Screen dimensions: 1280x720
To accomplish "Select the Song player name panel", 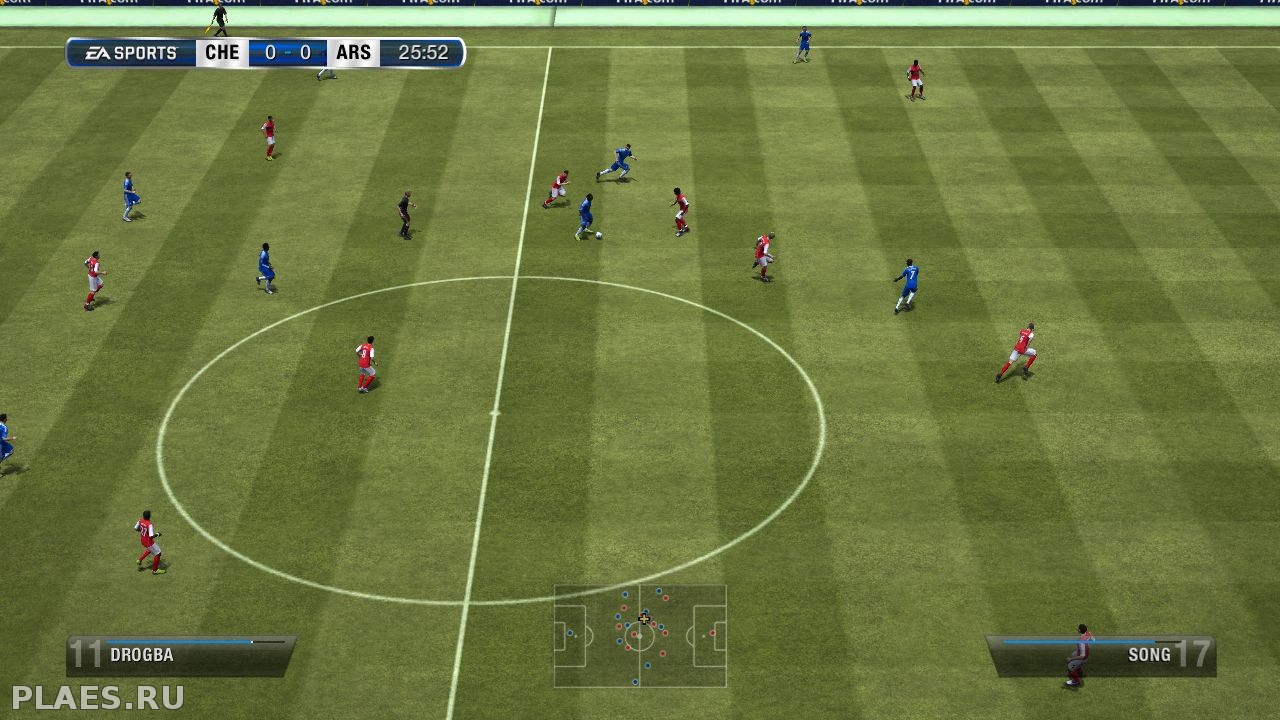I will [1100, 655].
